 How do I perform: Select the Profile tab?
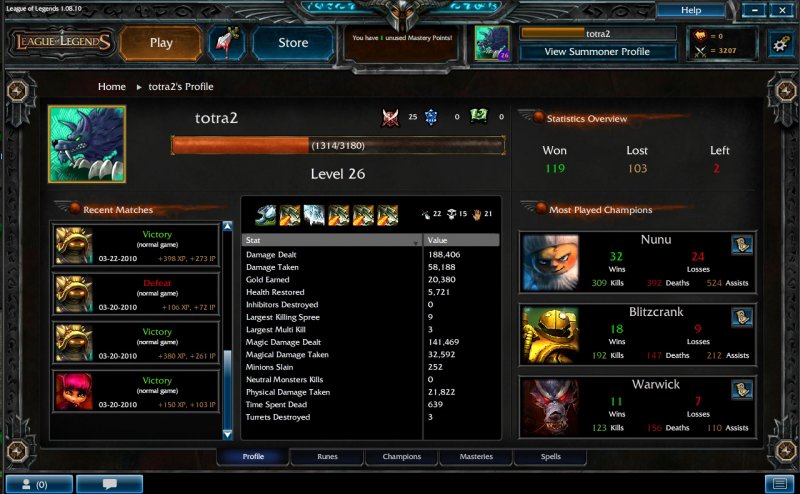tap(253, 457)
